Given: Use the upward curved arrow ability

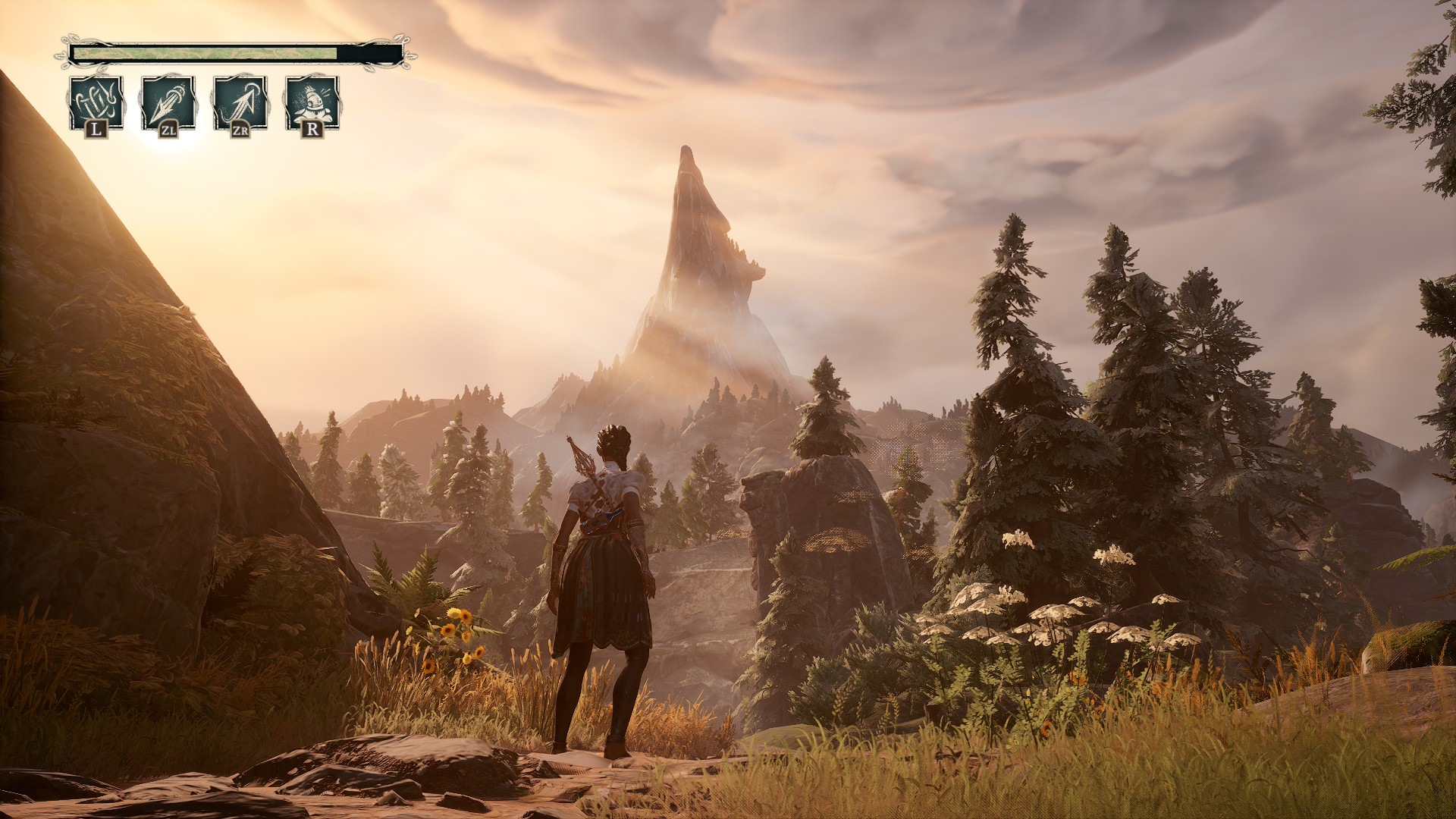Looking at the screenshot, I should pos(240,102).
